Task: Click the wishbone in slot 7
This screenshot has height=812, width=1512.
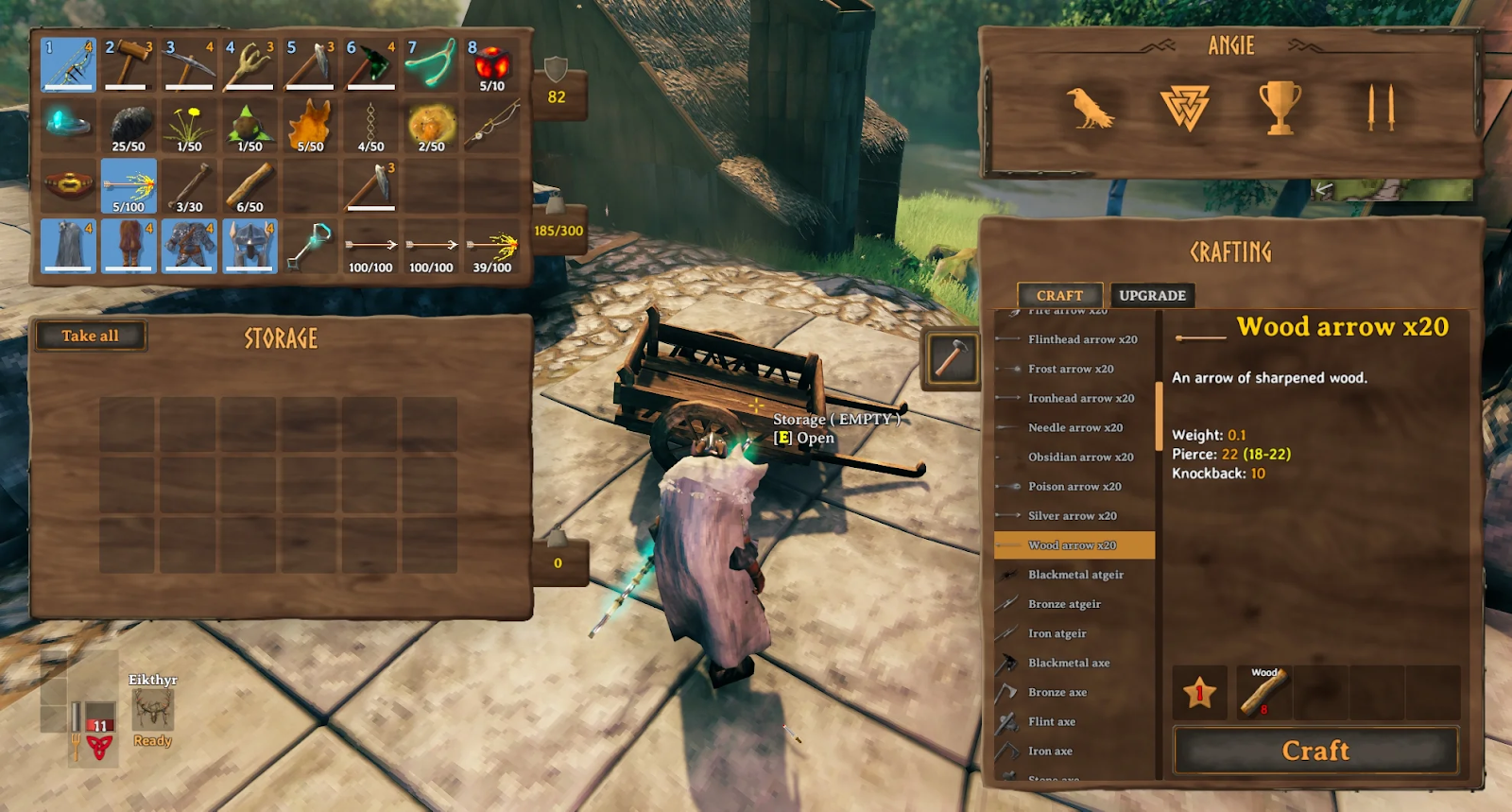Action: coord(431,64)
